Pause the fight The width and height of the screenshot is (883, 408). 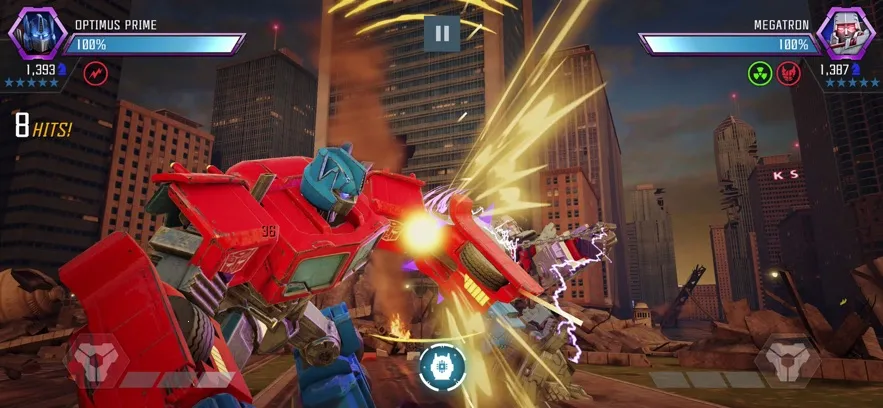tap(441, 33)
